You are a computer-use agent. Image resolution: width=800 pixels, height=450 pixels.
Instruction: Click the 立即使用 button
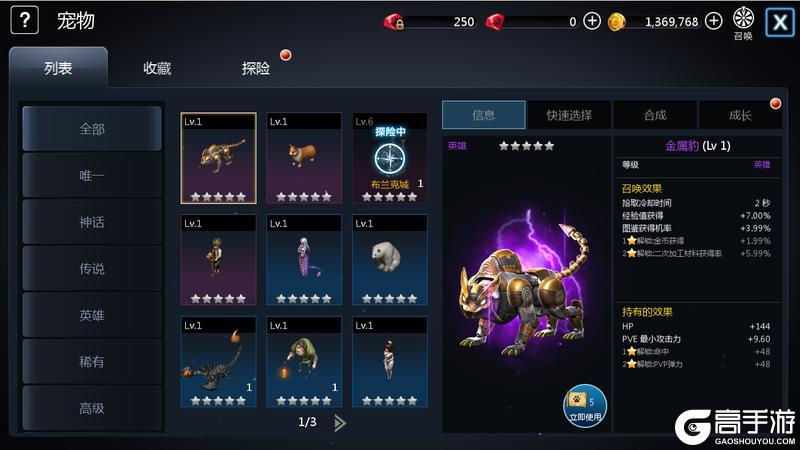tap(584, 404)
